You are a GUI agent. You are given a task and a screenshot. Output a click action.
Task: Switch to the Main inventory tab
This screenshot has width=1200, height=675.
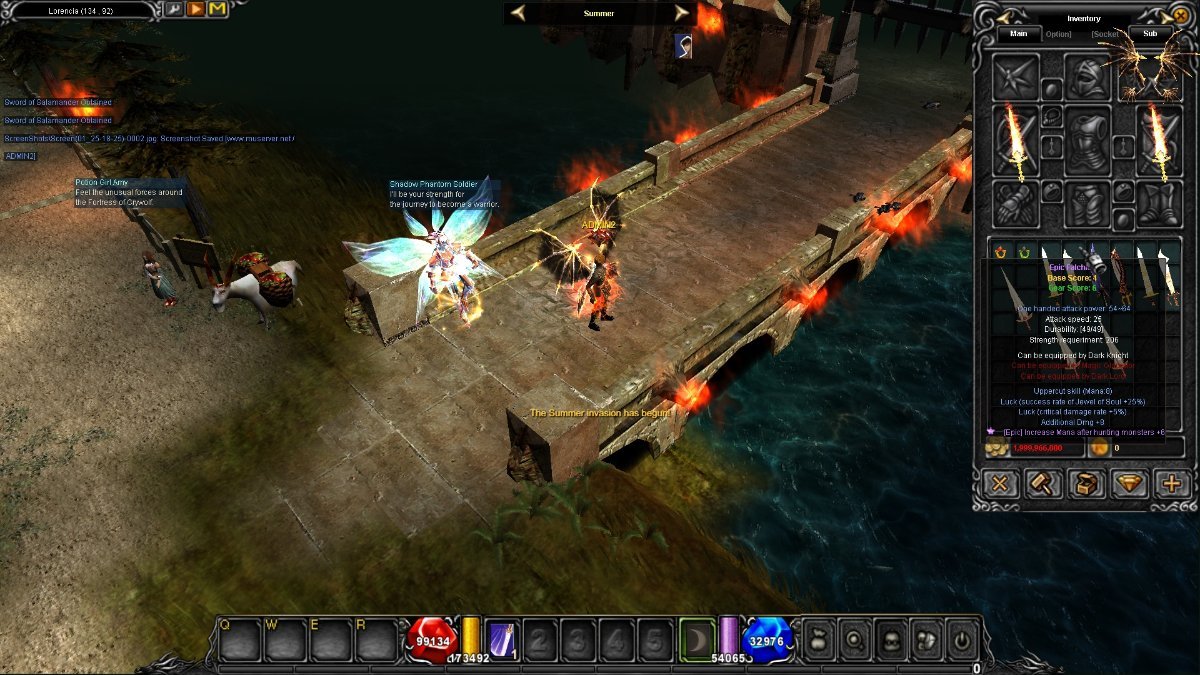(1019, 33)
